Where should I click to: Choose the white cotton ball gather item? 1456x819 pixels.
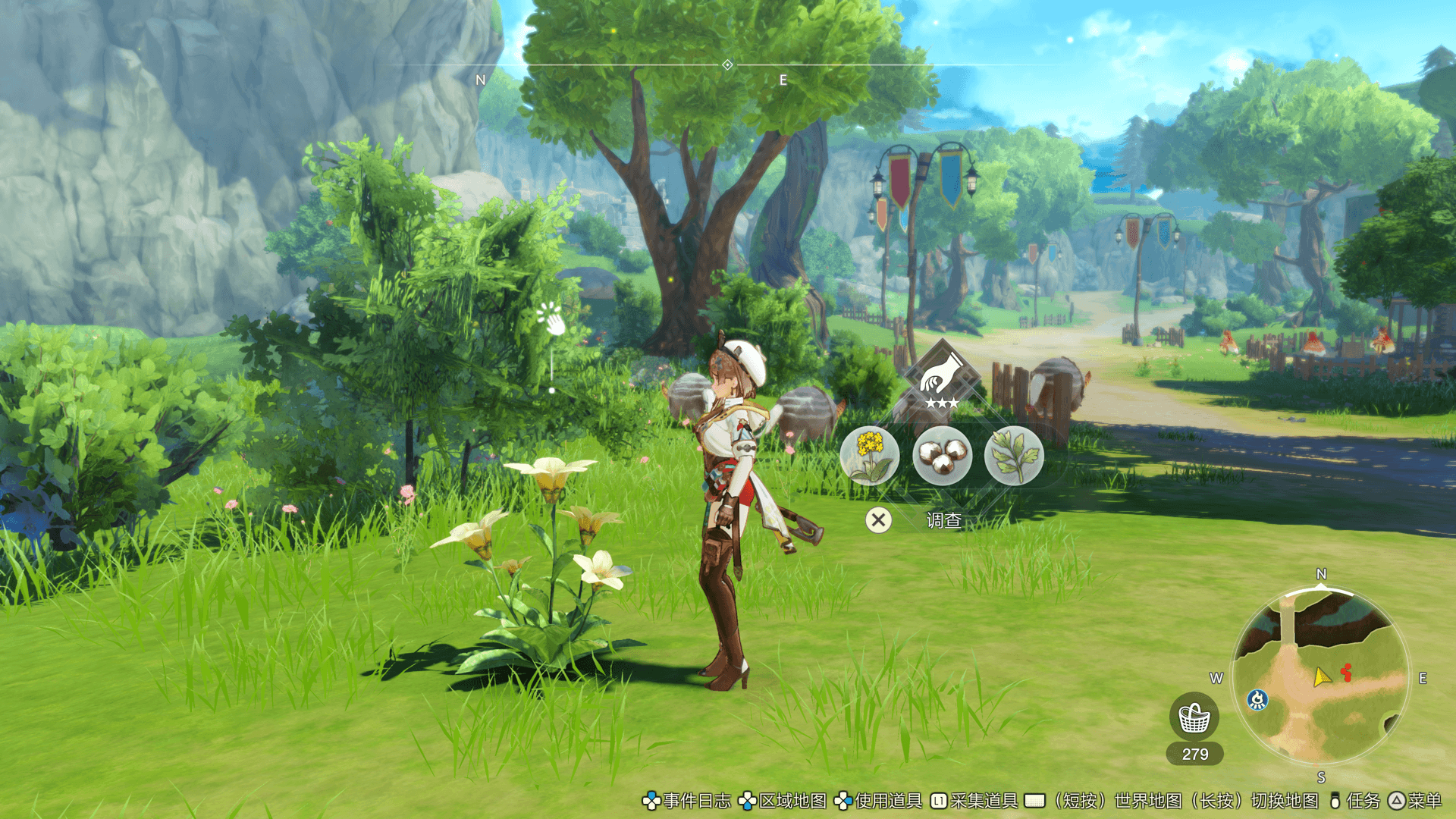click(942, 456)
